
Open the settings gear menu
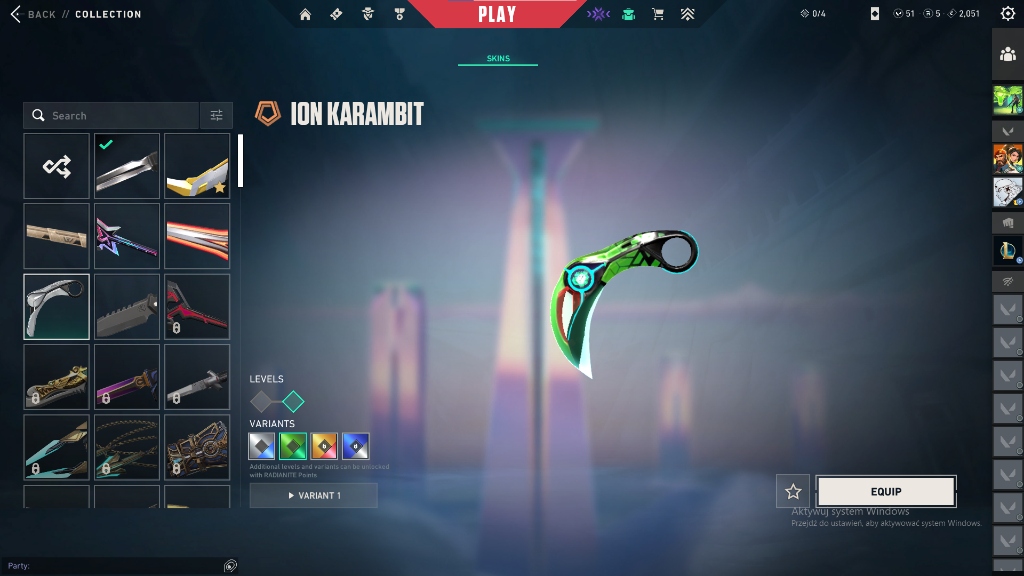(x=1007, y=14)
